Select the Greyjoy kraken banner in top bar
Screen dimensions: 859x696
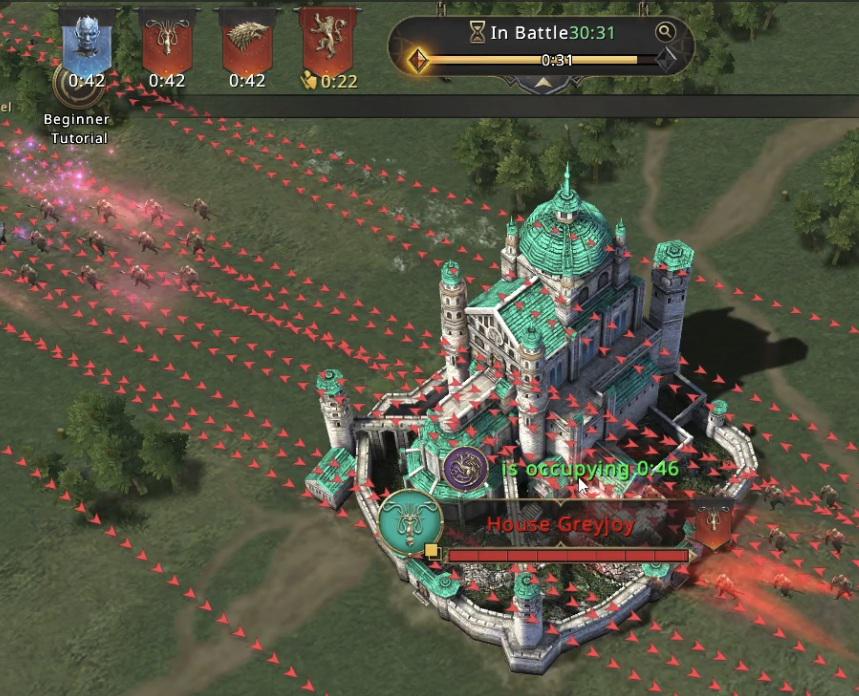point(167,42)
